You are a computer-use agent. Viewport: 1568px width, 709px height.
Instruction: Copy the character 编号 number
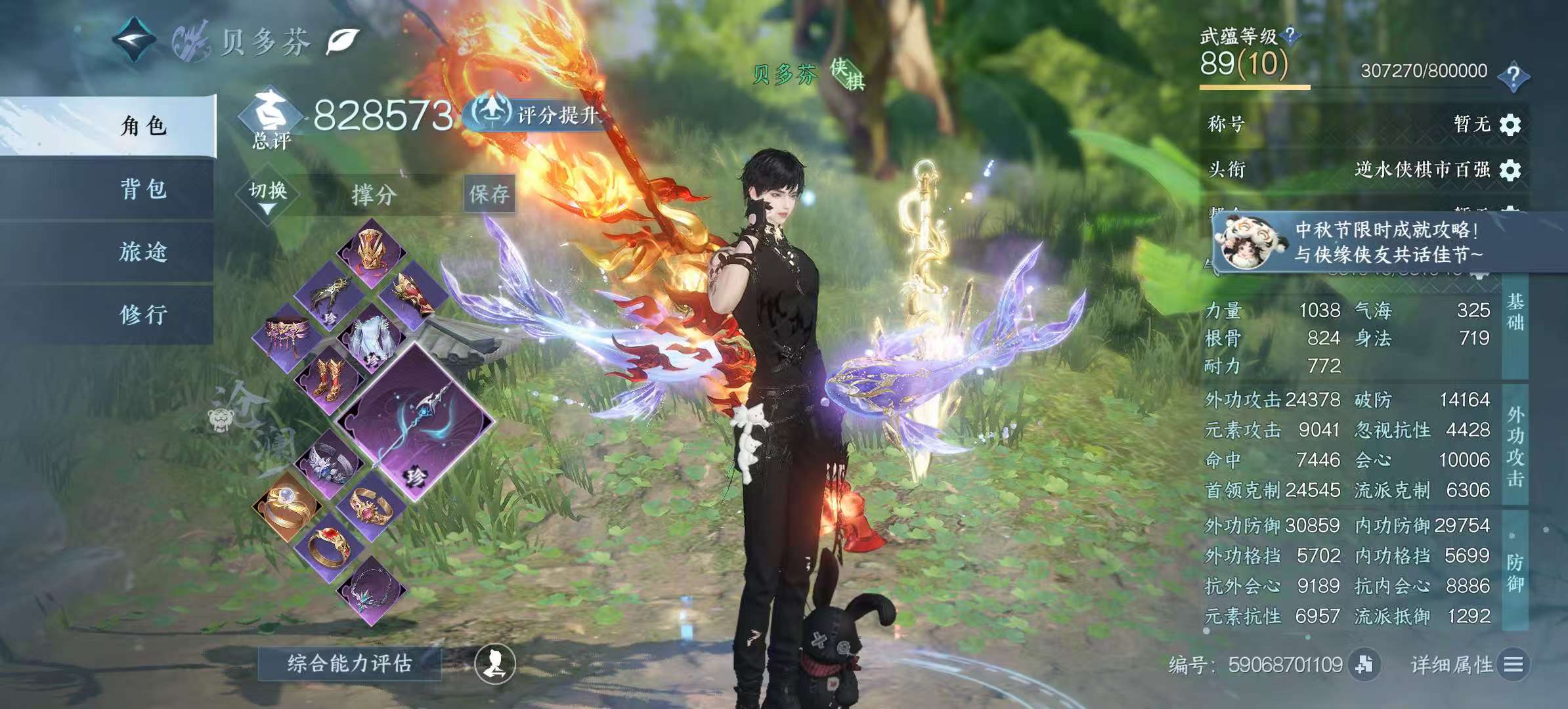(1364, 664)
